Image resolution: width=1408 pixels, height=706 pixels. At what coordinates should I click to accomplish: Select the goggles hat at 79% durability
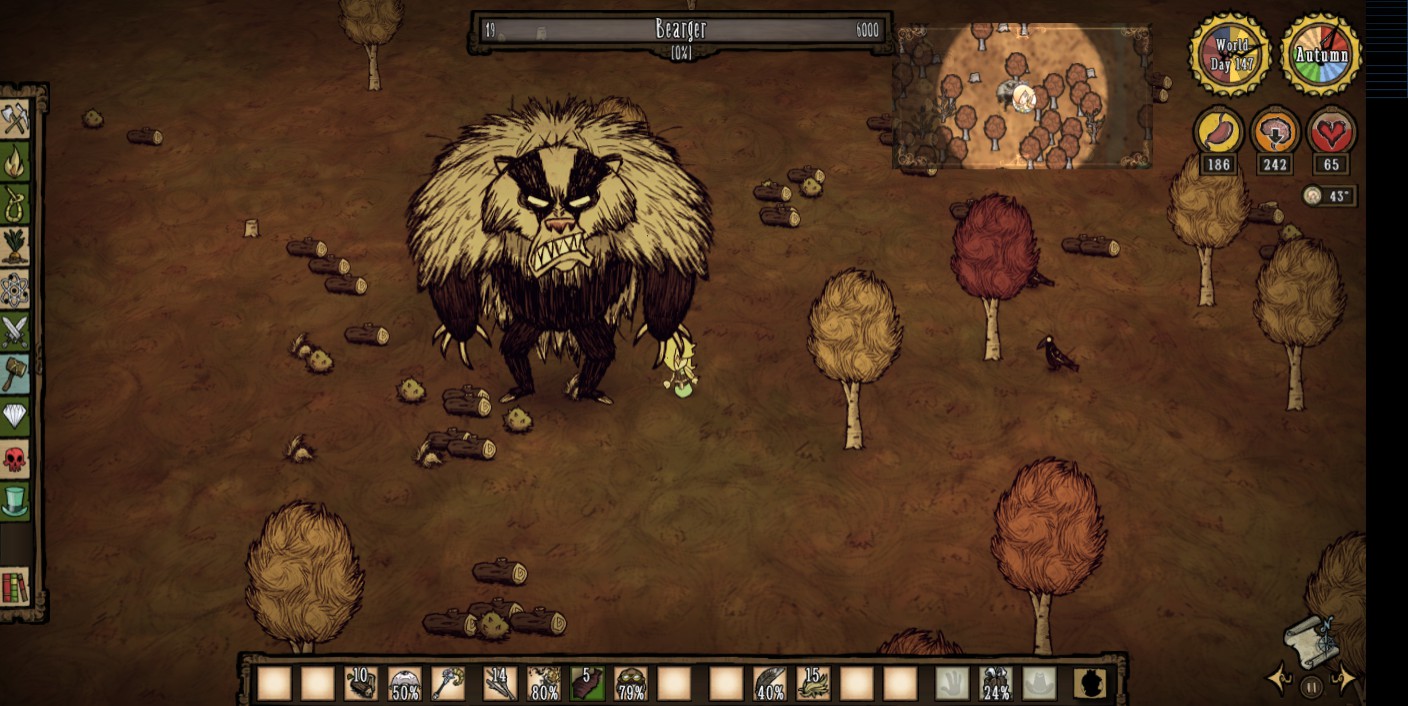631,683
